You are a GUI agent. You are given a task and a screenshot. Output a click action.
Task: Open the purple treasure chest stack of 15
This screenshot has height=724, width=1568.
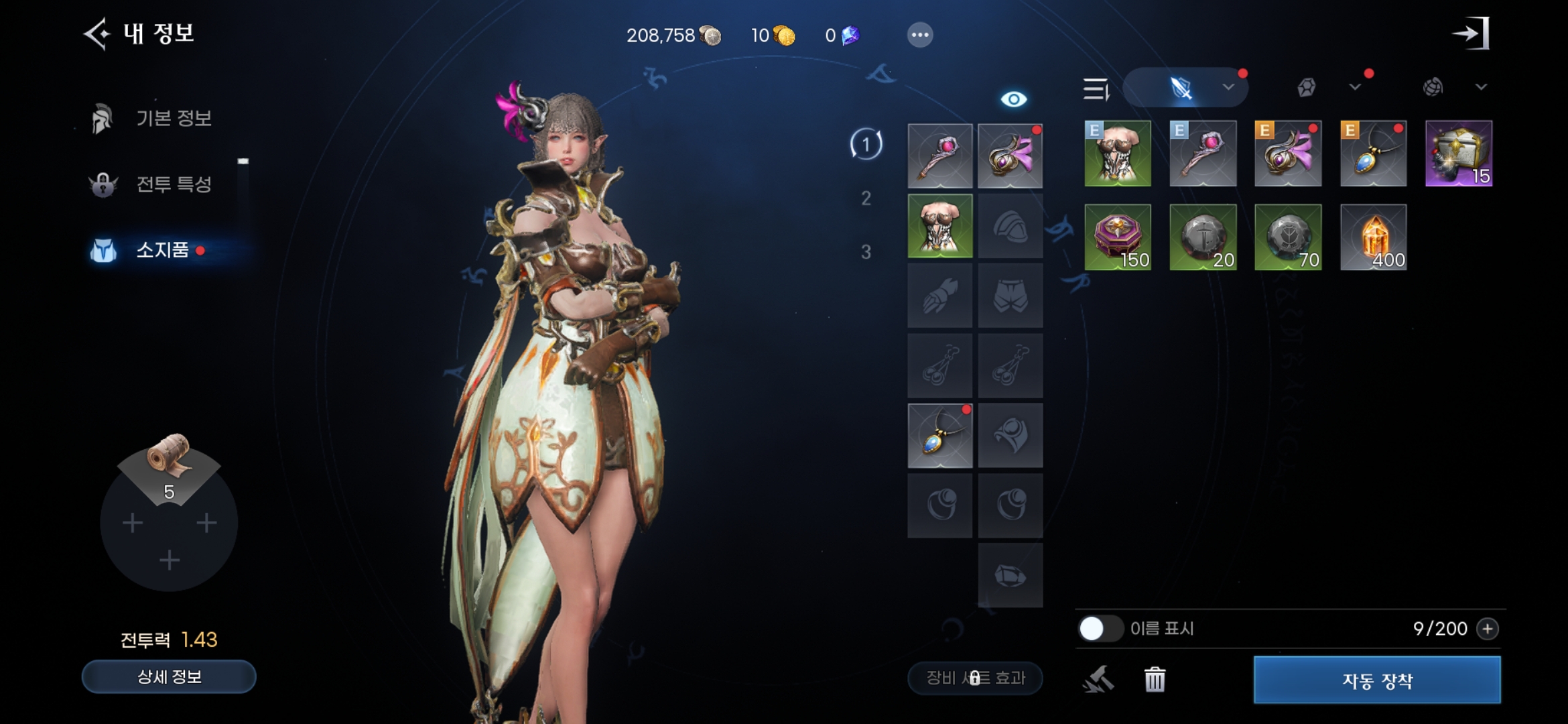[1458, 154]
